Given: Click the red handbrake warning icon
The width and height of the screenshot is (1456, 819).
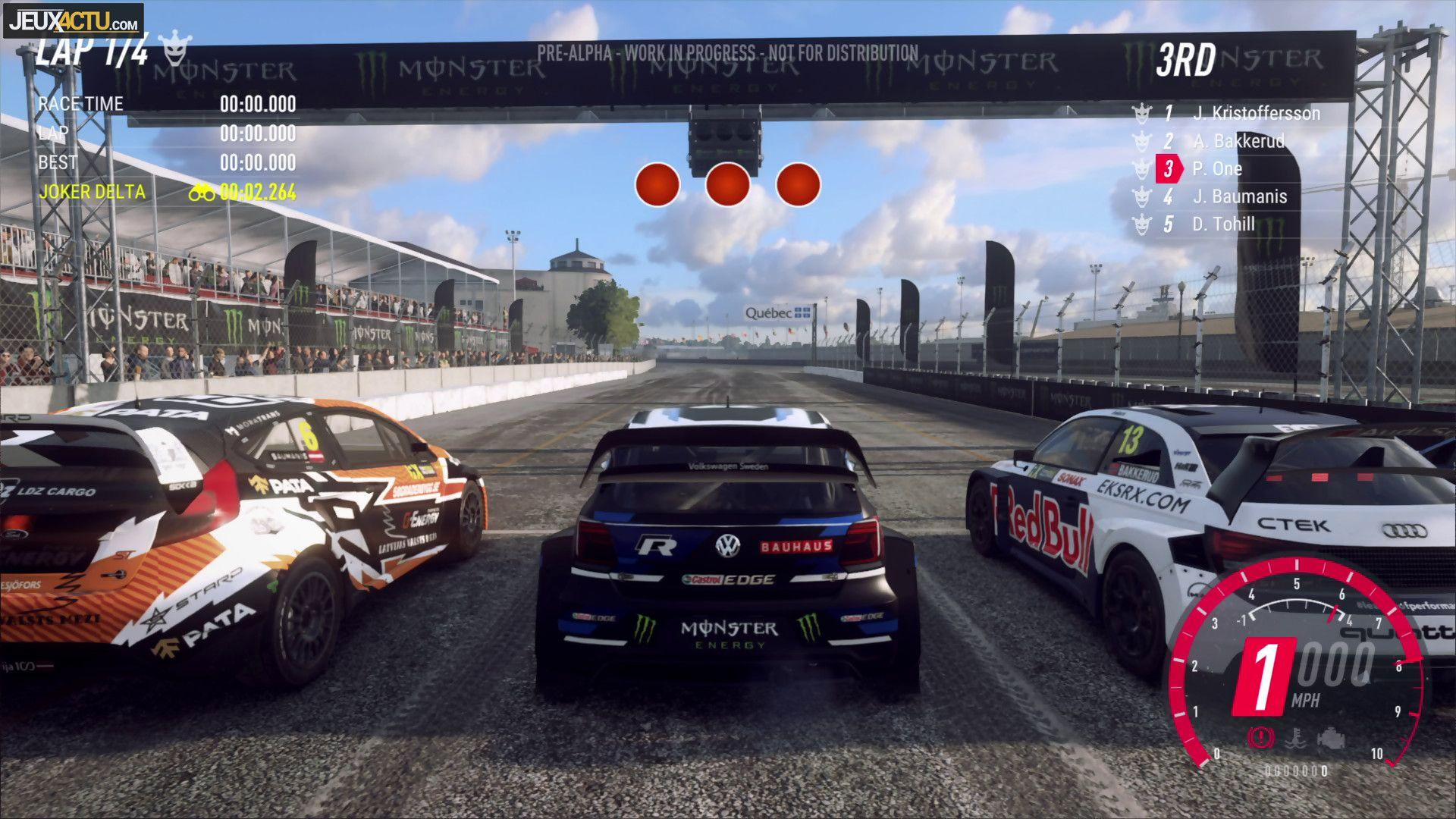Looking at the screenshot, I should tap(1260, 736).
